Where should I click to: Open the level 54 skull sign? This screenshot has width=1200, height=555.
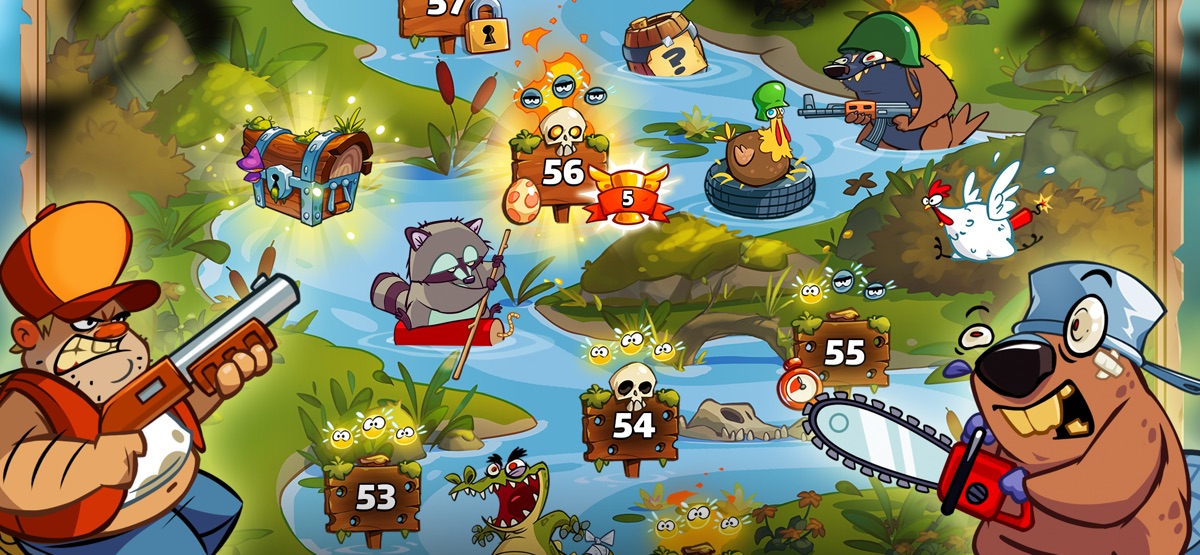pos(631,424)
